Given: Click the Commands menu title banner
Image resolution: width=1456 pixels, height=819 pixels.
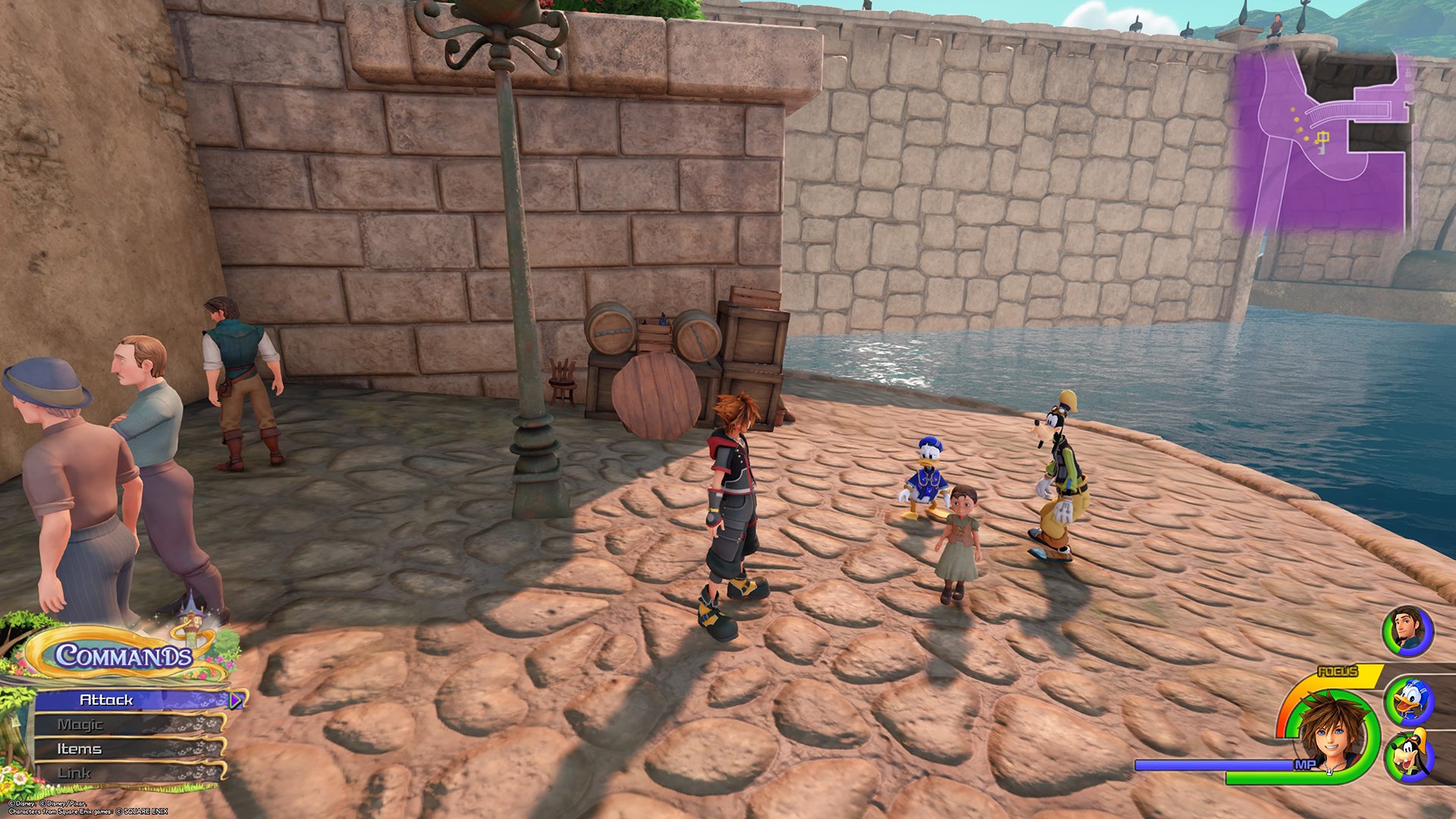Looking at the screenshot, I should (123, 654).
